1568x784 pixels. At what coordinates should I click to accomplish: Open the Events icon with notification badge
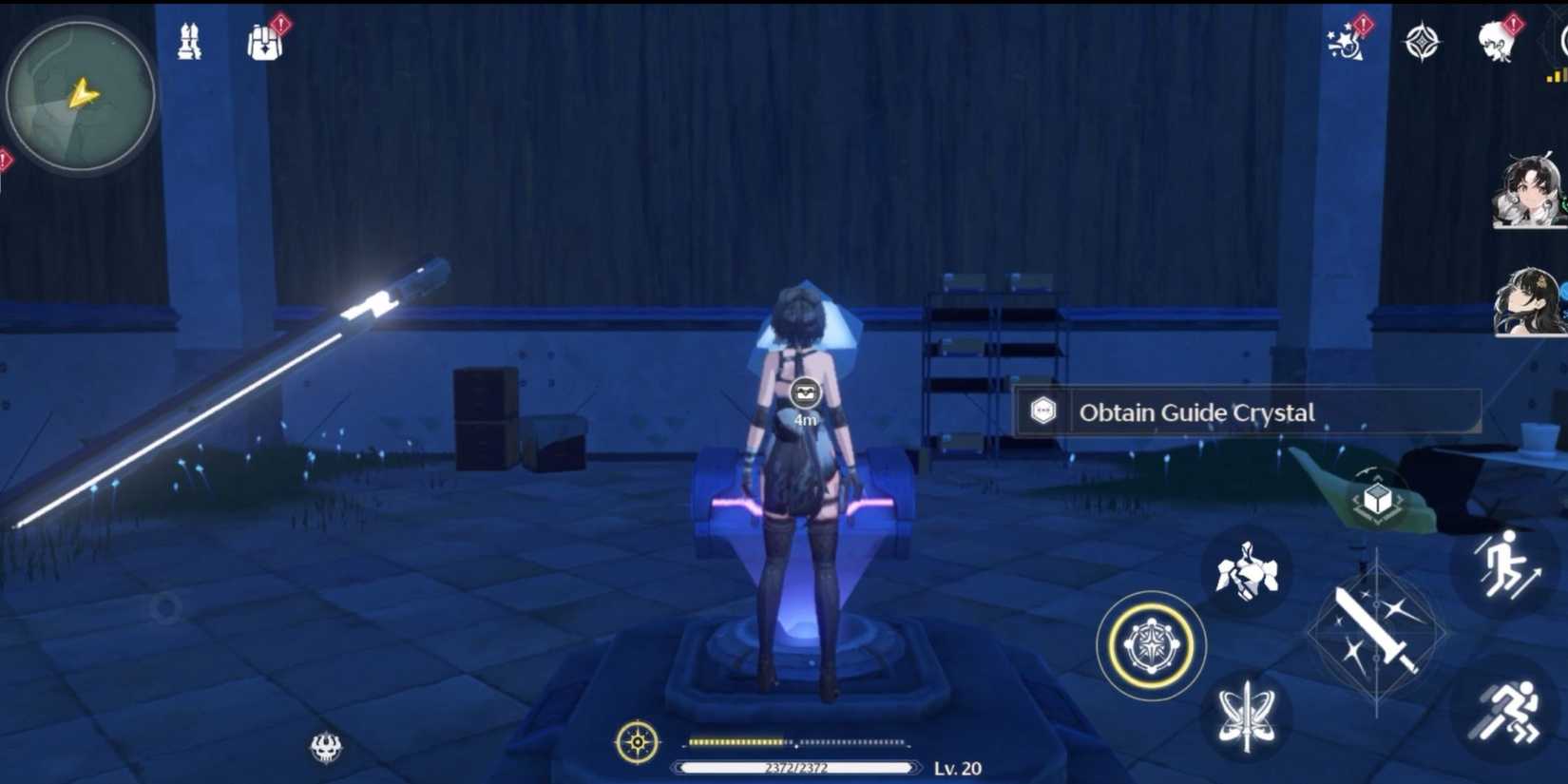coord(1345,38)
